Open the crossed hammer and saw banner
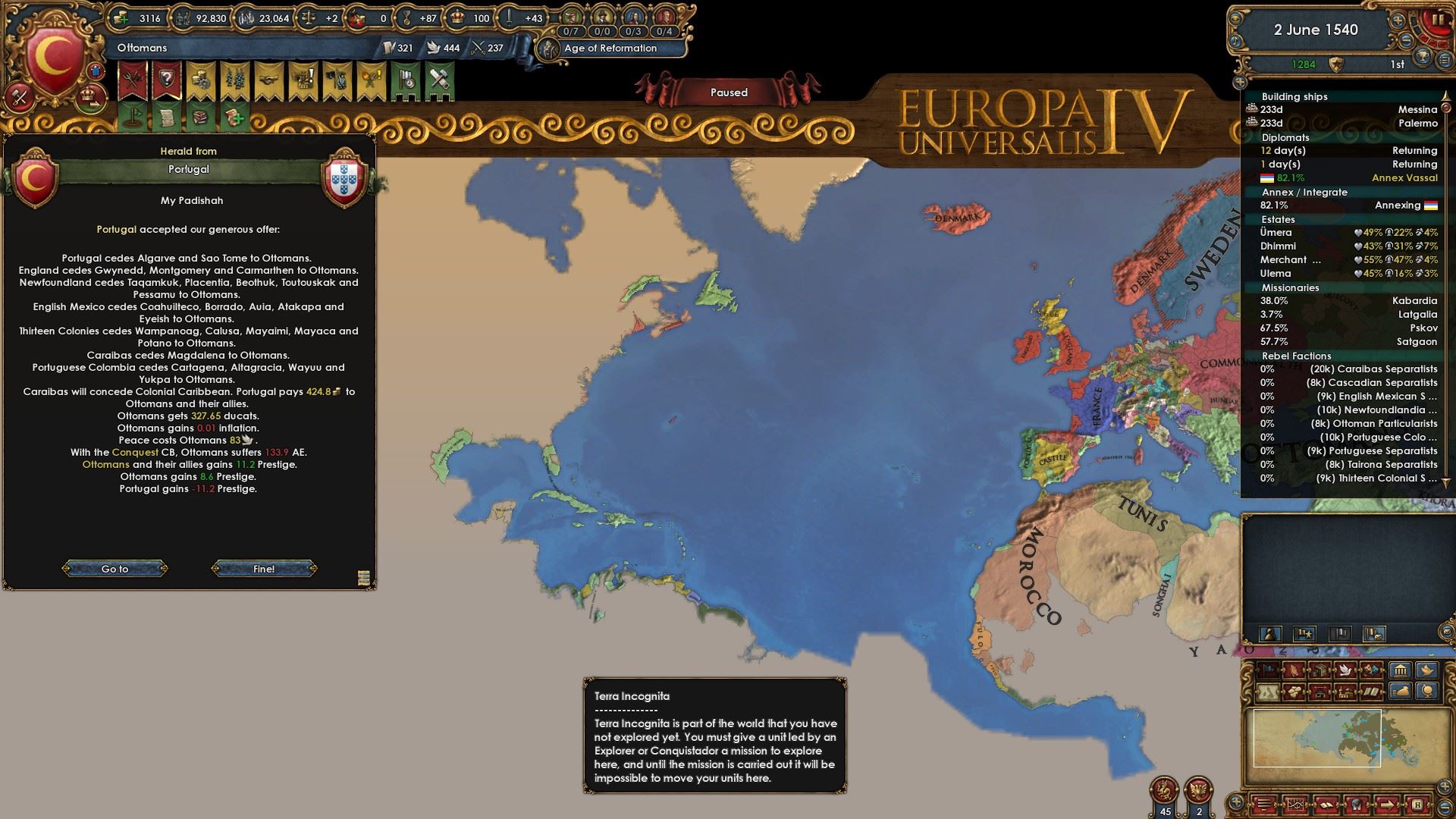 pos(439,80)
